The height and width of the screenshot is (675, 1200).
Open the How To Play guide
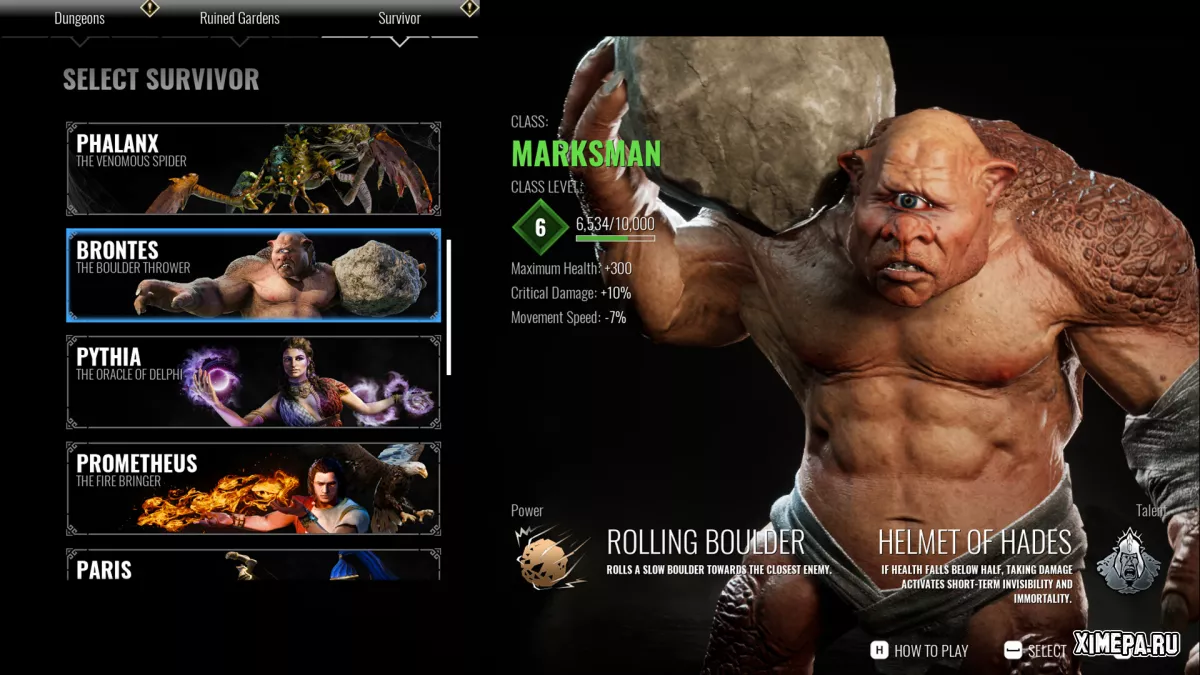[920, 650]
